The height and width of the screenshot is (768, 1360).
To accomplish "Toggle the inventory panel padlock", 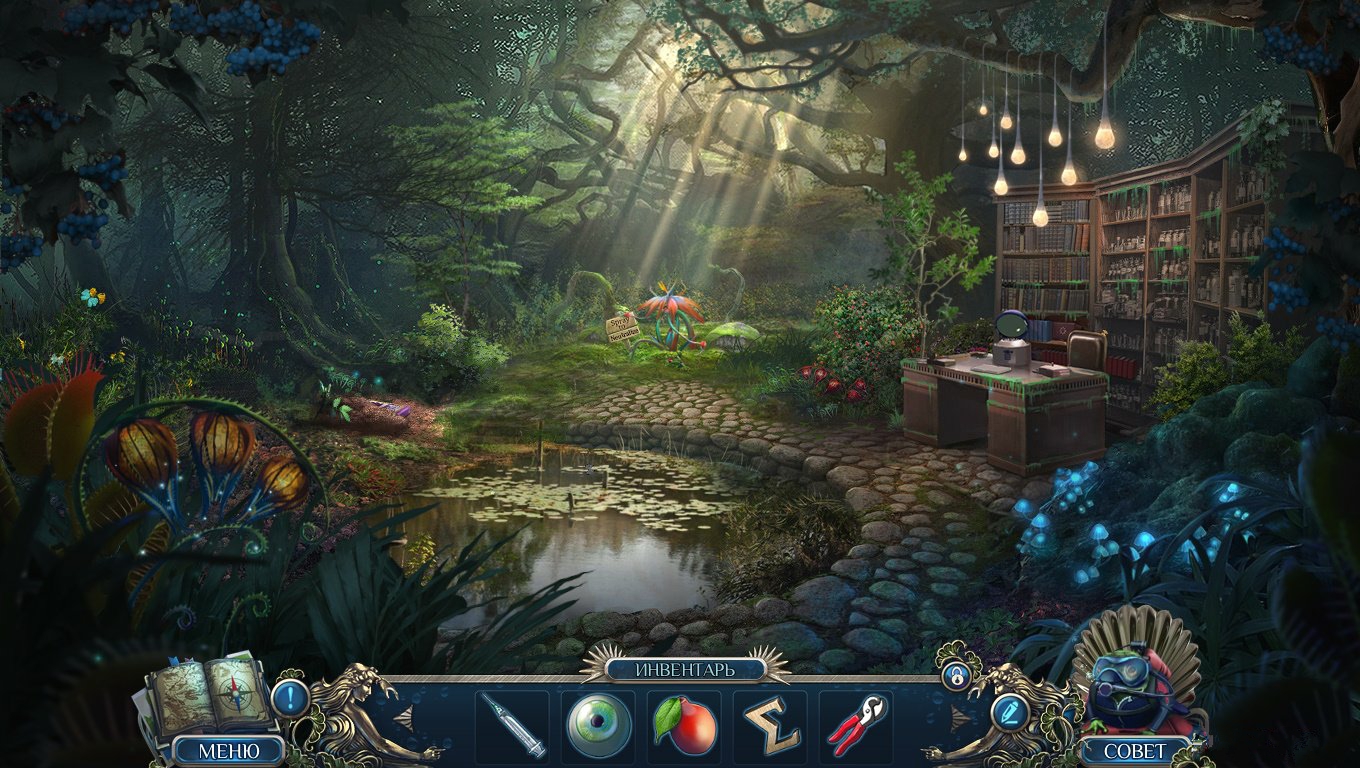I will pos(955,676).
